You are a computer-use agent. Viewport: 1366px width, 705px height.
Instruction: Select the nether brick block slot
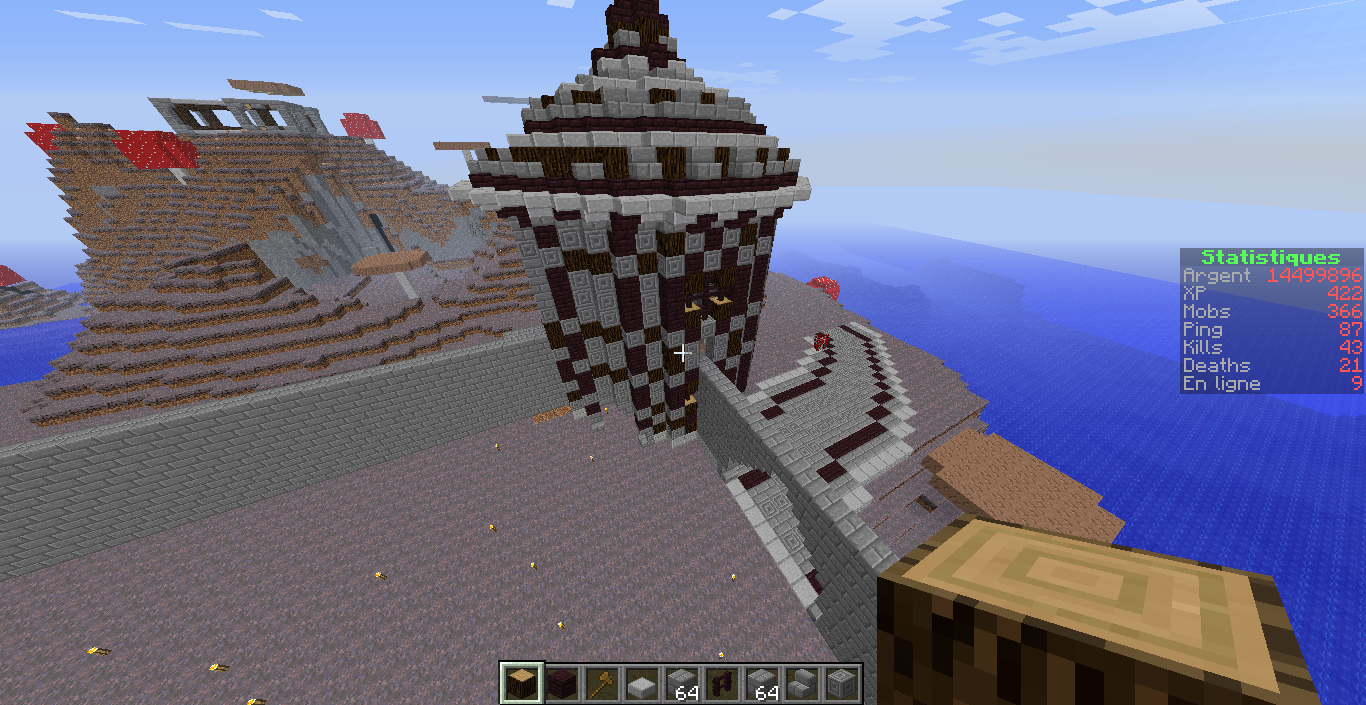tap(561, 684)
